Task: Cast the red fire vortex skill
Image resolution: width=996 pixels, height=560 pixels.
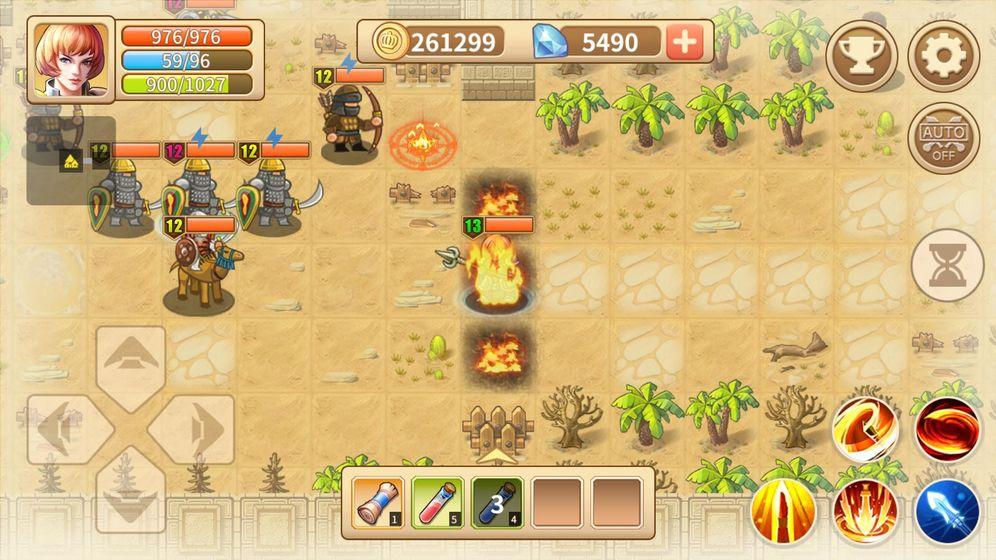Action: point(947,430)
